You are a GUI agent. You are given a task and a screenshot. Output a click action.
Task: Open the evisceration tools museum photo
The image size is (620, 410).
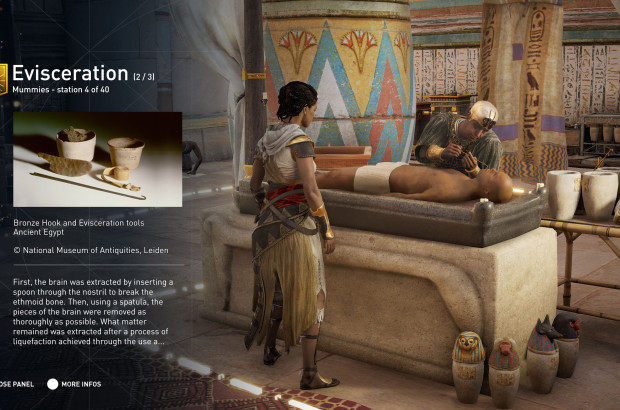(97, 159)
